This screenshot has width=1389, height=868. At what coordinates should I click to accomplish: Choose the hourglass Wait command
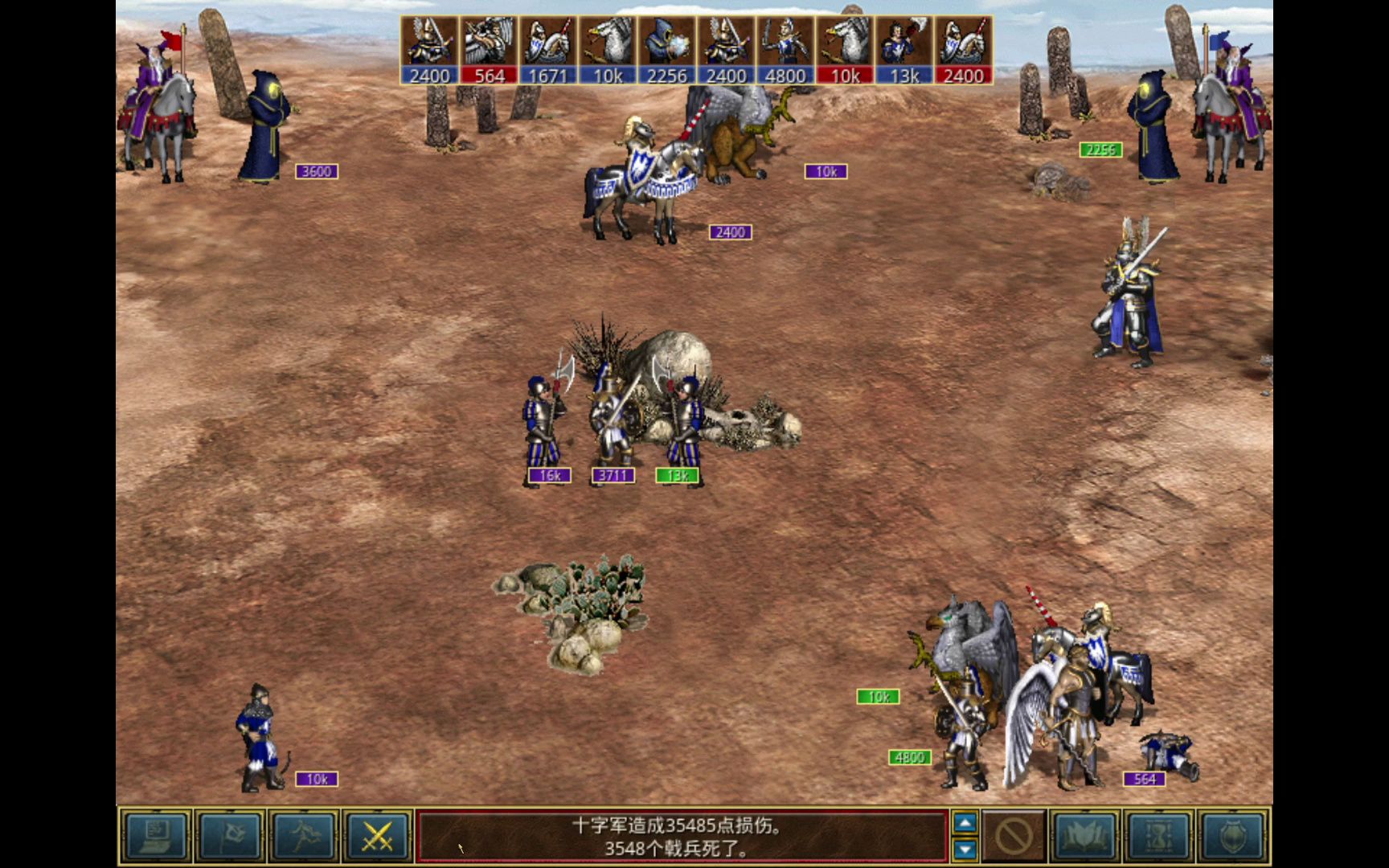1158,837
